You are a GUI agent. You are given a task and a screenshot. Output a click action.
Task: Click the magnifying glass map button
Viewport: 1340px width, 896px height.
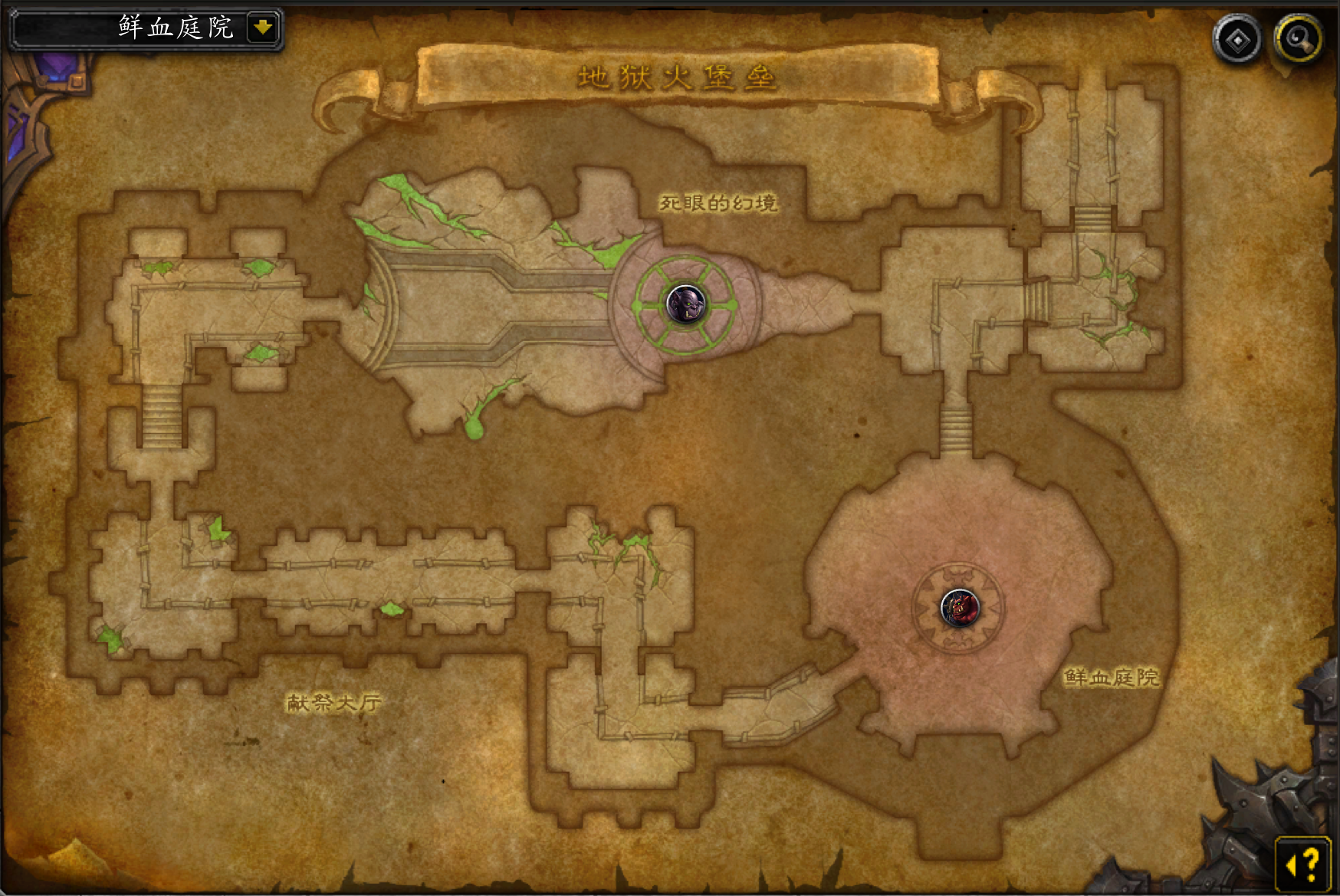(1298, 39)
